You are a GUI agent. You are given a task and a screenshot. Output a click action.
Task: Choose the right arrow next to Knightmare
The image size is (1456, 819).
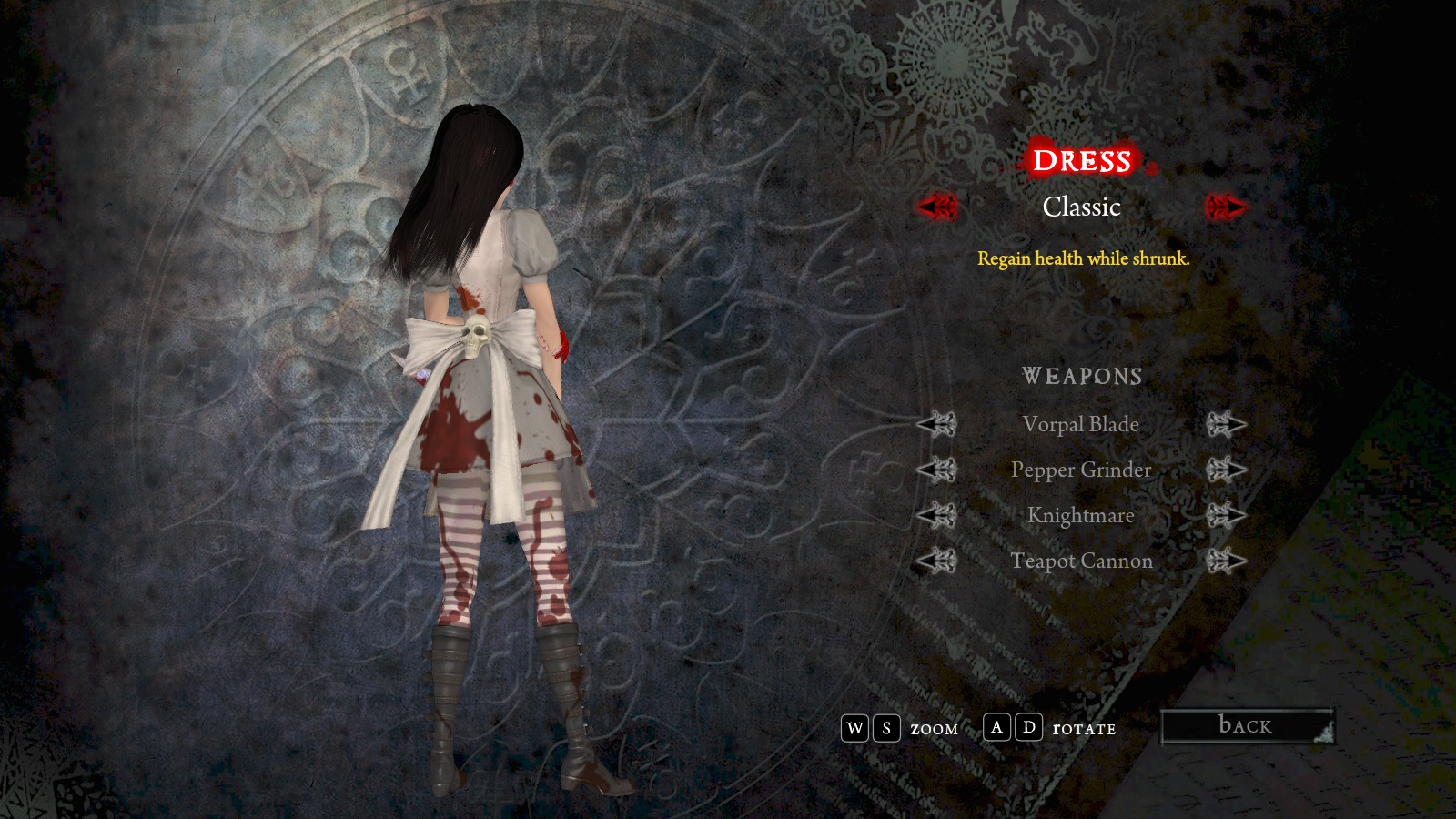click(1226, 515)
